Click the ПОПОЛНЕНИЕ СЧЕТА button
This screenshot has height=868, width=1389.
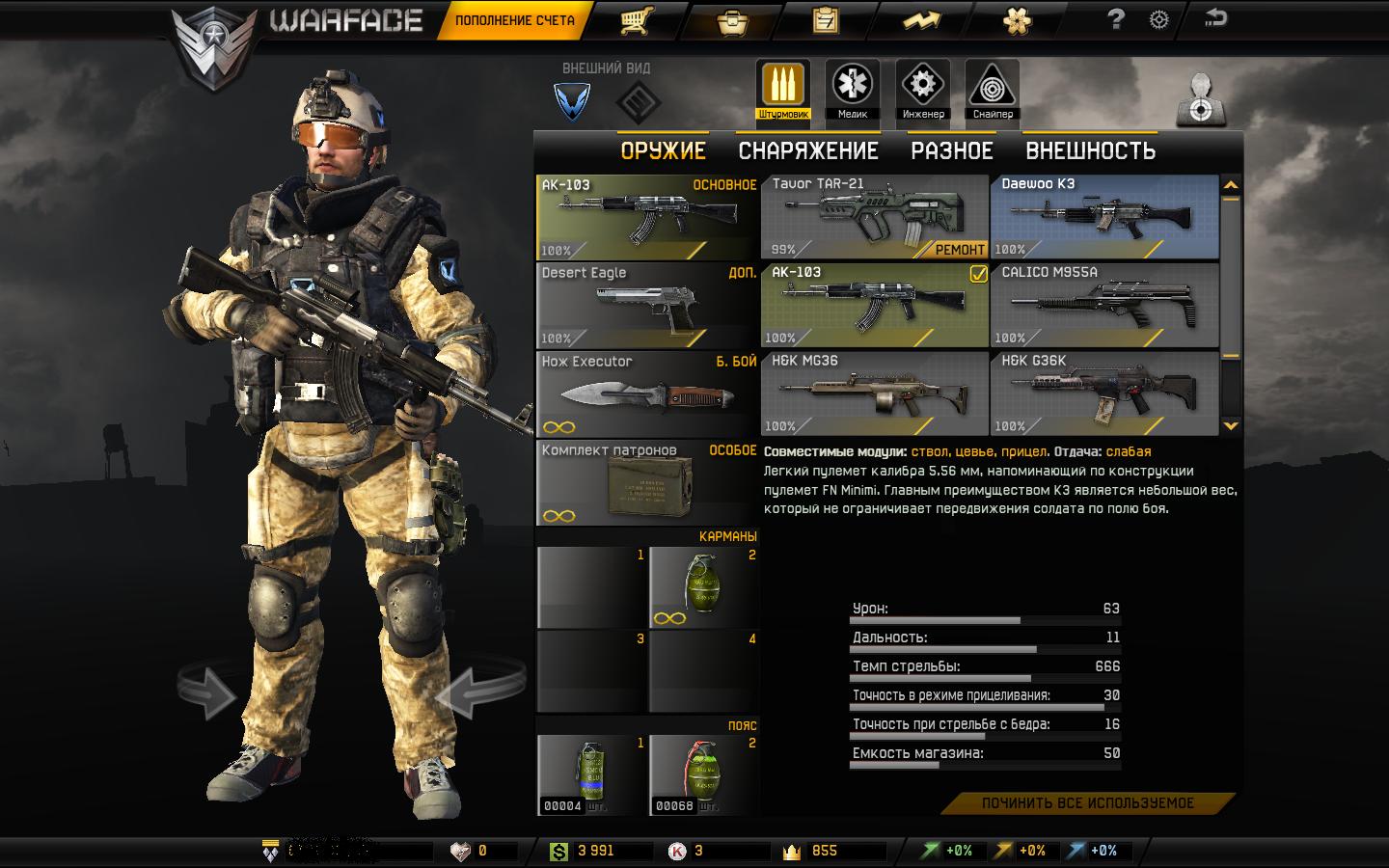pyautogui.click(x=514, y=20)
